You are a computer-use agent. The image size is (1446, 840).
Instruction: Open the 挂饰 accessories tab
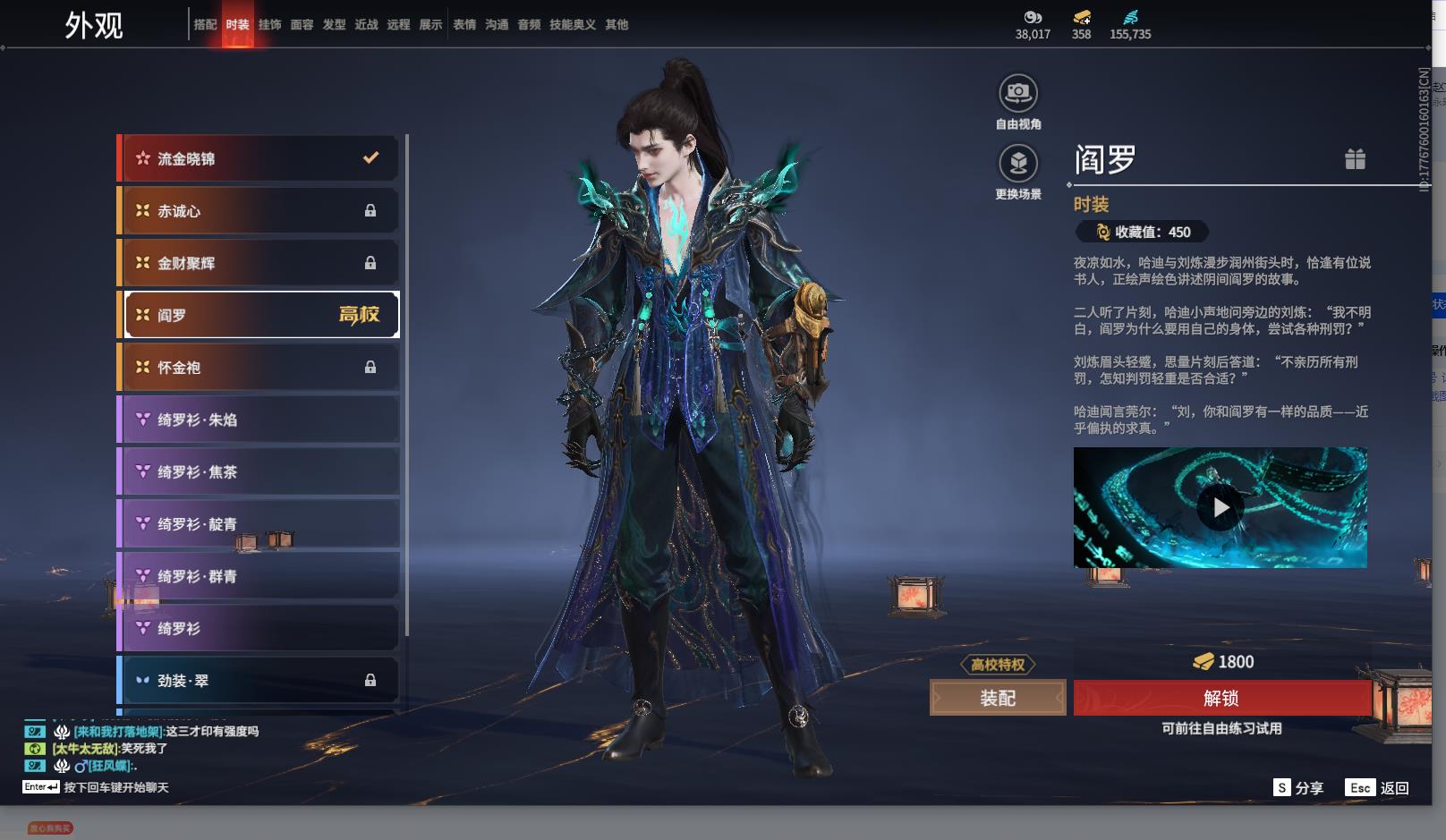coord(269,25)
